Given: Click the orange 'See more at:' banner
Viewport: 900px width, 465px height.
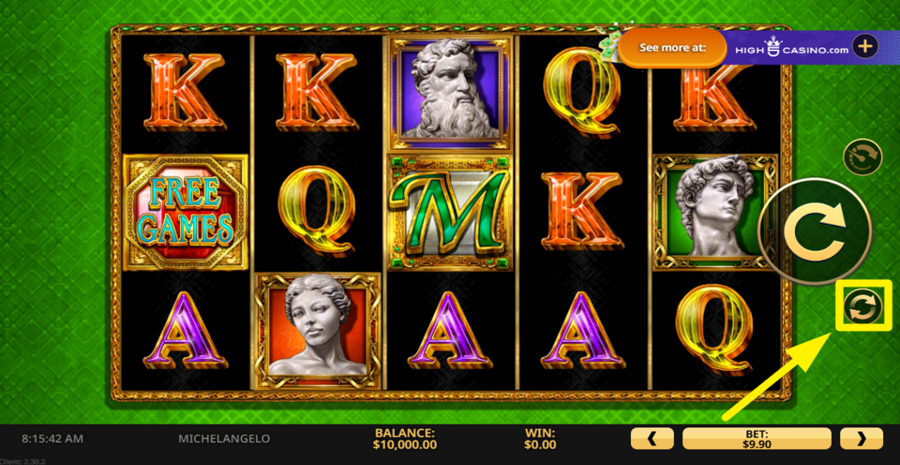Looking at the screenshot, I should pyautogui.click(x=672, y=47).
